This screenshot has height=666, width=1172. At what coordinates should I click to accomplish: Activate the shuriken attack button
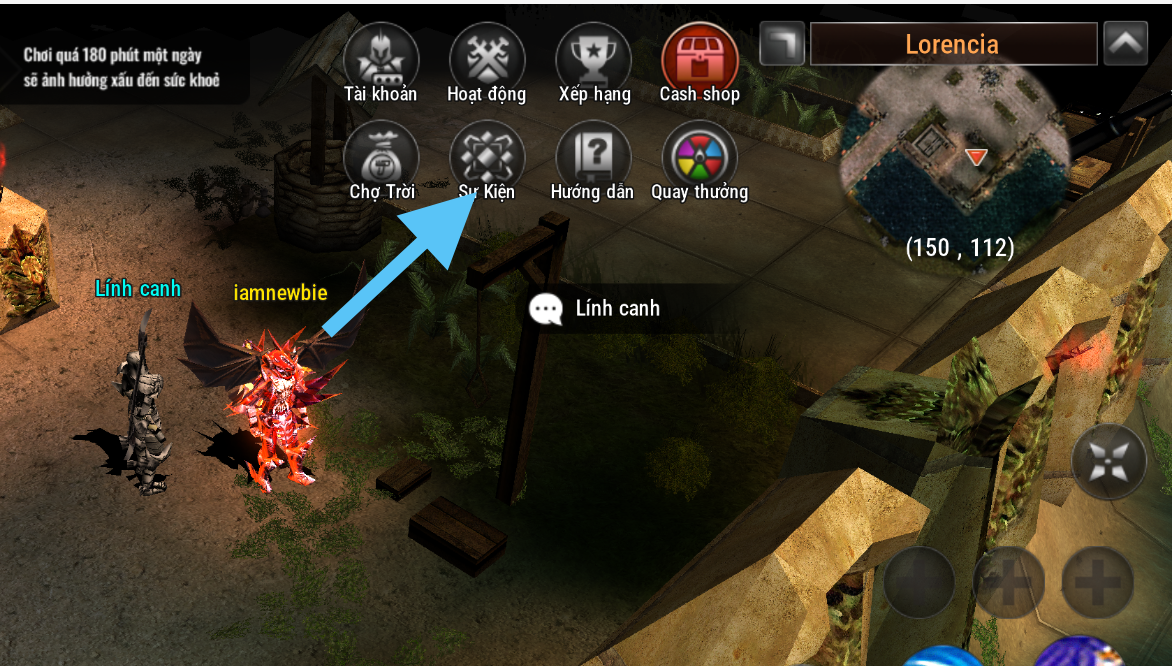click(x=1109, y=461)
